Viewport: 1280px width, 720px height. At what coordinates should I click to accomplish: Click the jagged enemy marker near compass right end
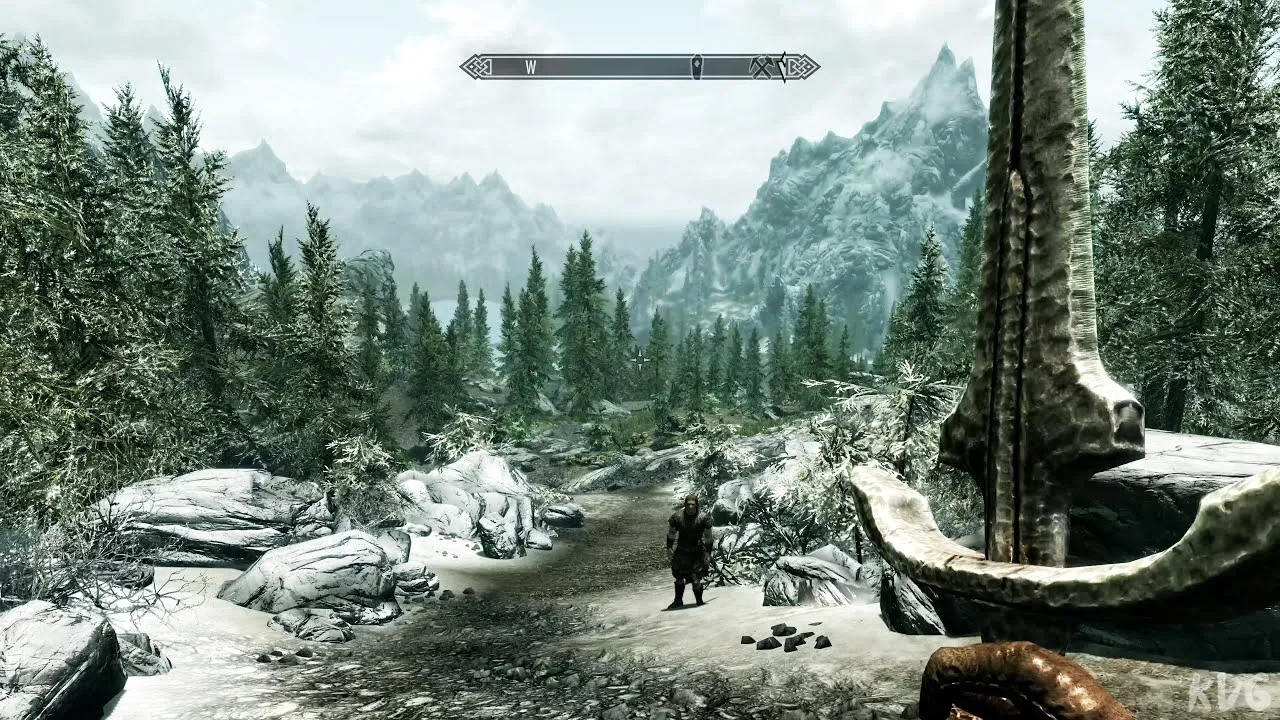coord(785,65)
